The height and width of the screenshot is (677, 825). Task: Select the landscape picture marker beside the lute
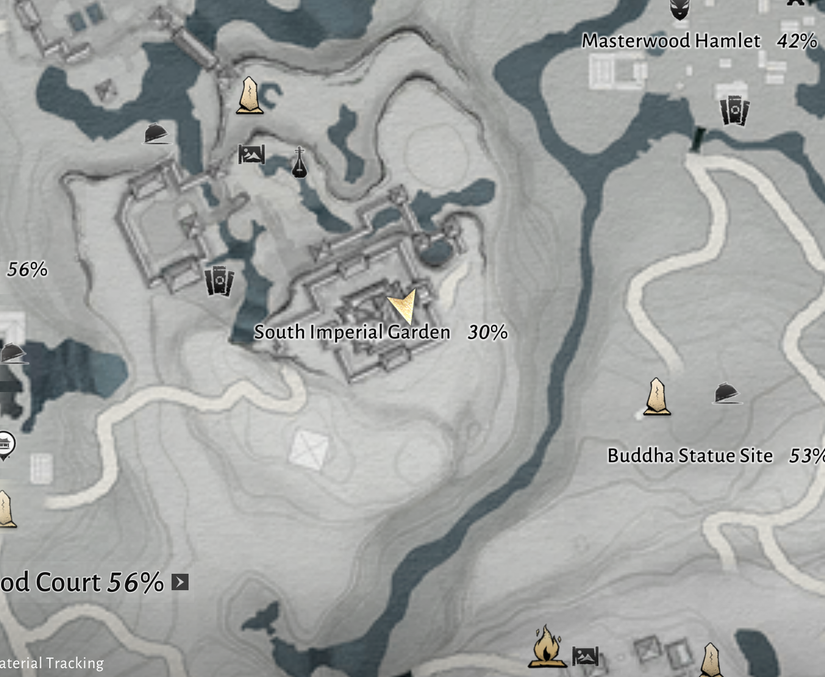(x=251, y=154)
